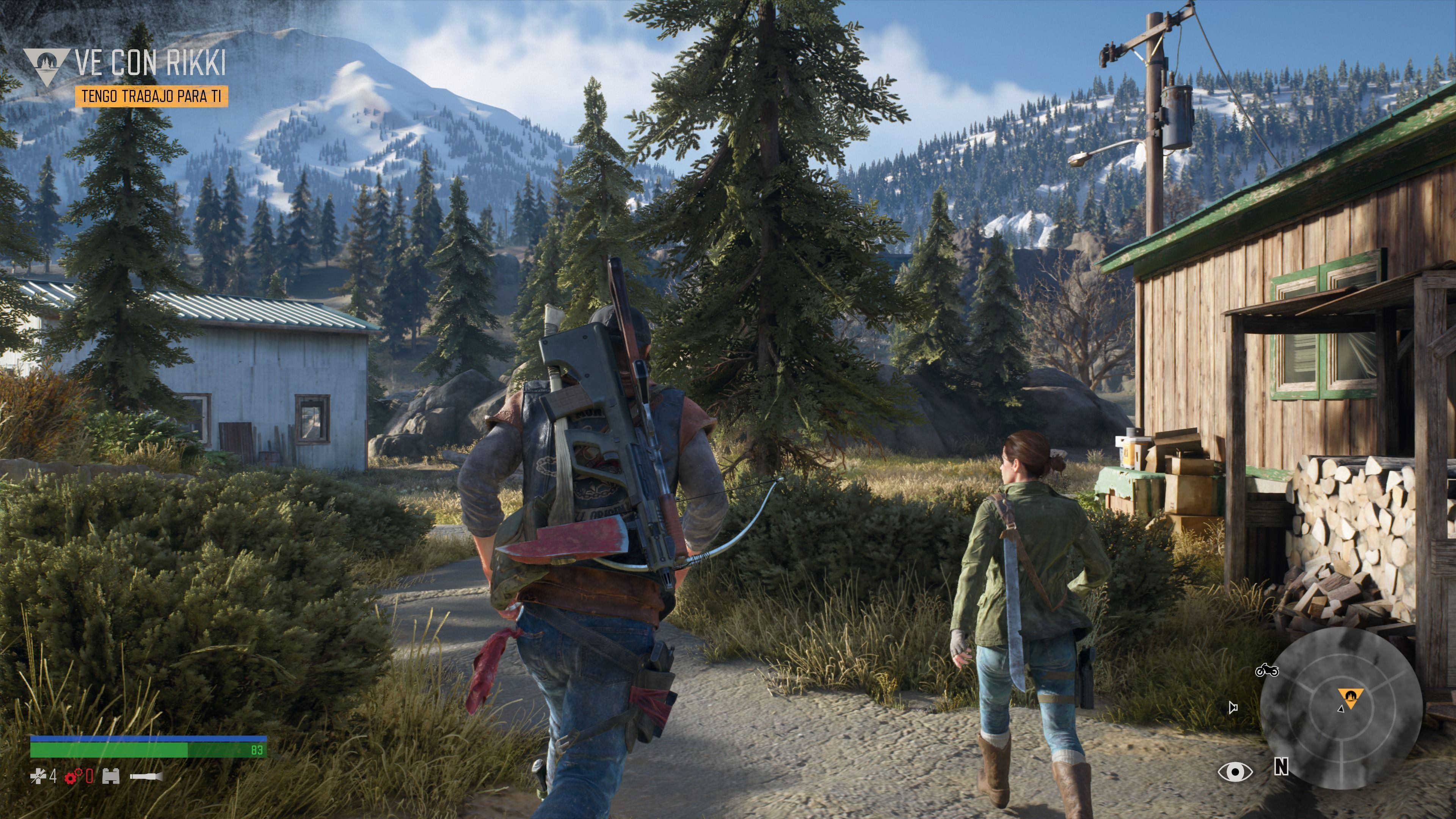Click the motorcycle location icon
The image size is (1456, 819).
pos(1267,670)
